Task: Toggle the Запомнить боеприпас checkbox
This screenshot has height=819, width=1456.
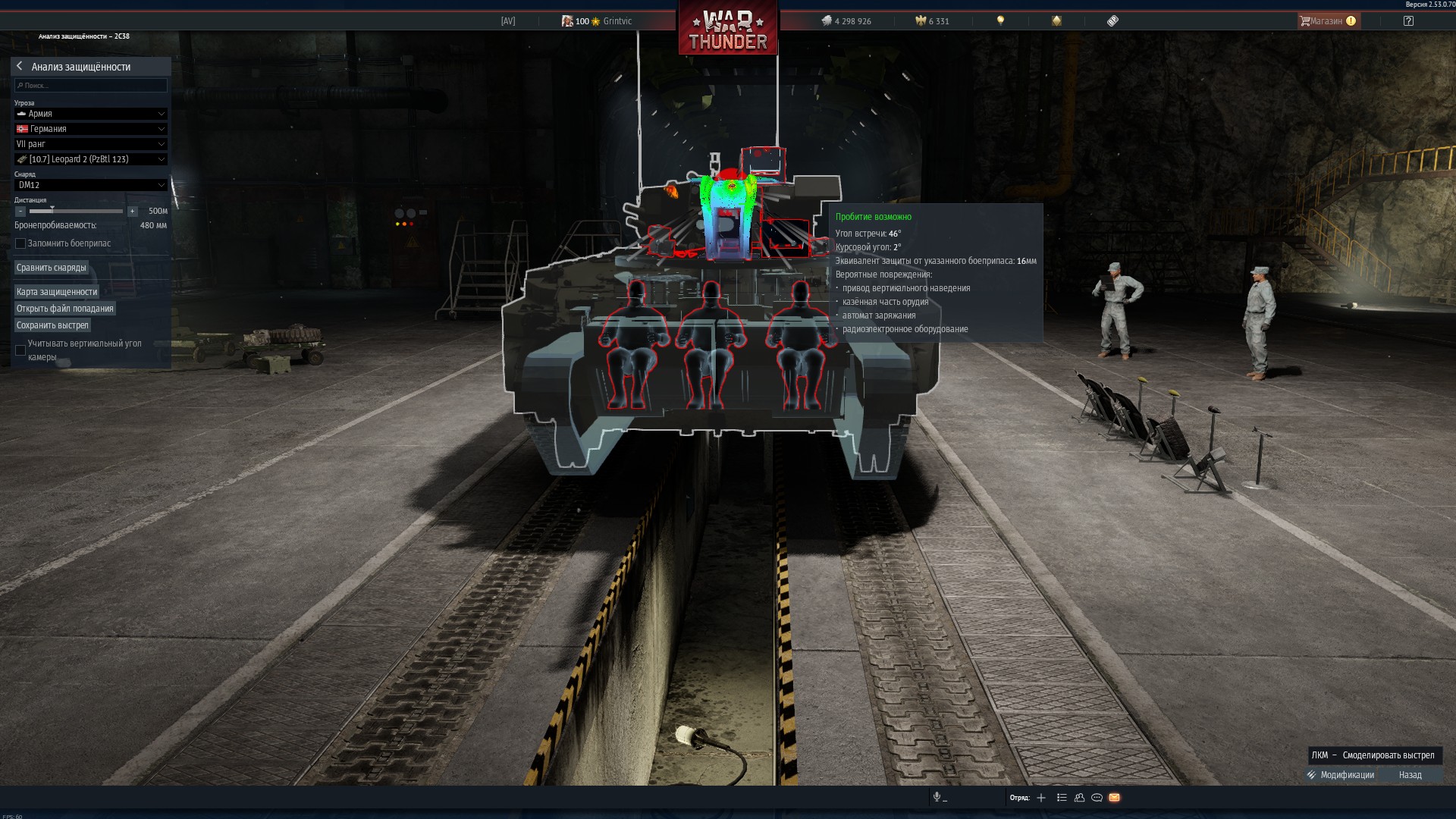Action: tap(20, 243)
